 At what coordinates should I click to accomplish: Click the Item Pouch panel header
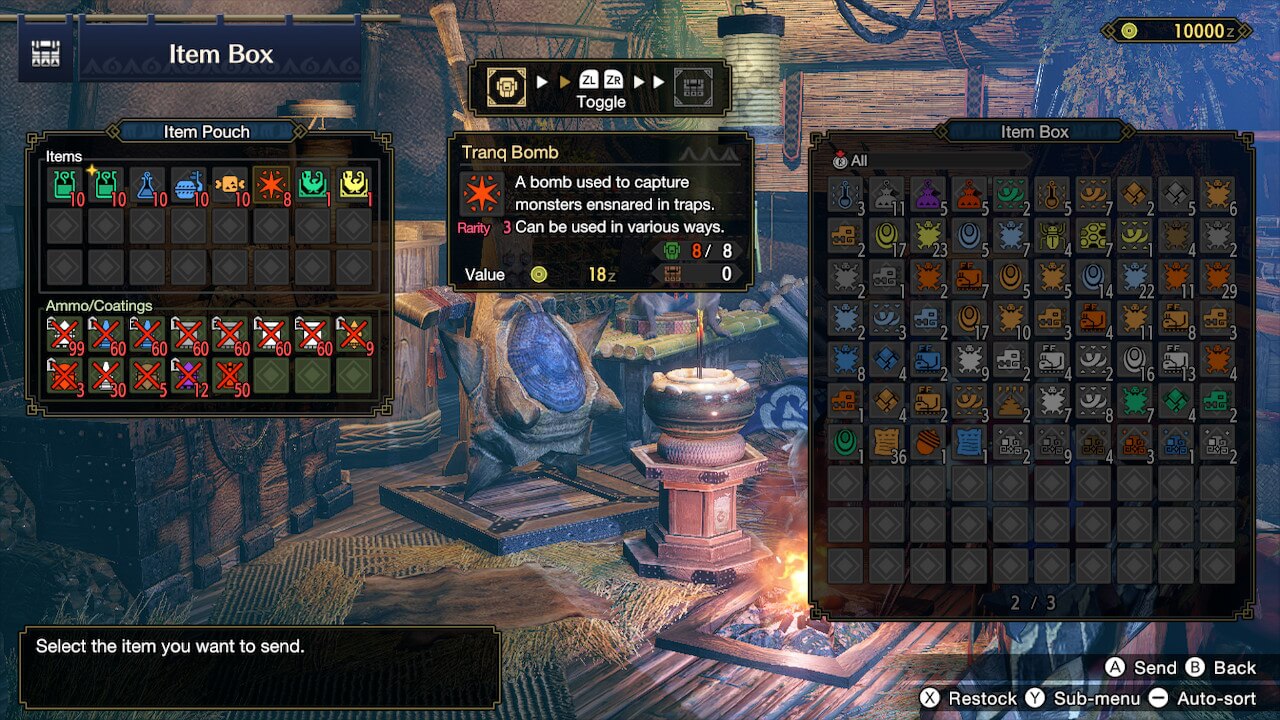206,131
